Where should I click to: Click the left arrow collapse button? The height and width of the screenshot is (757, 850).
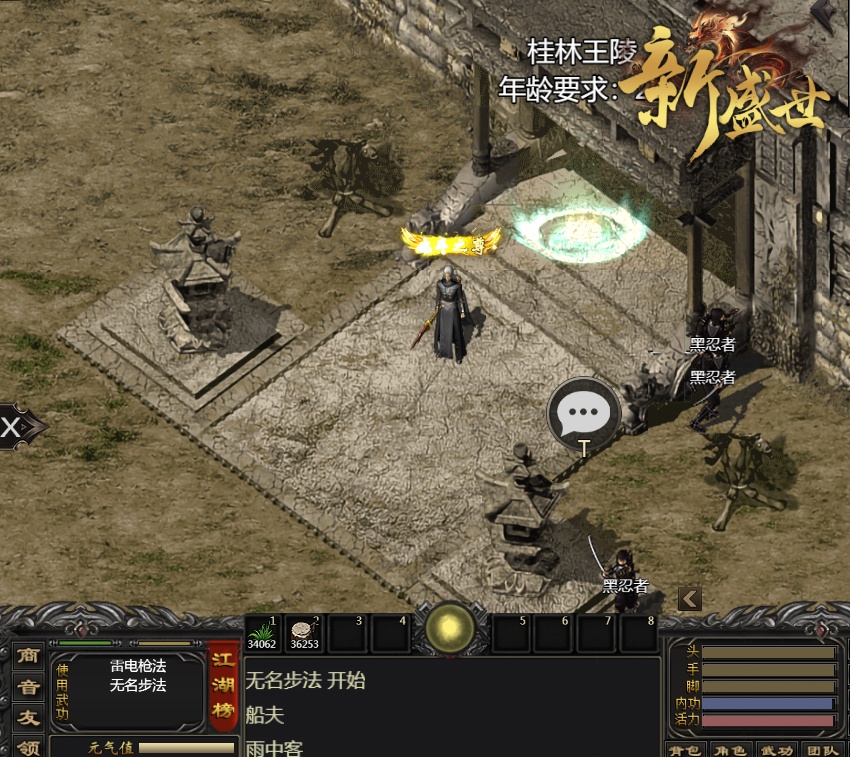689,598
